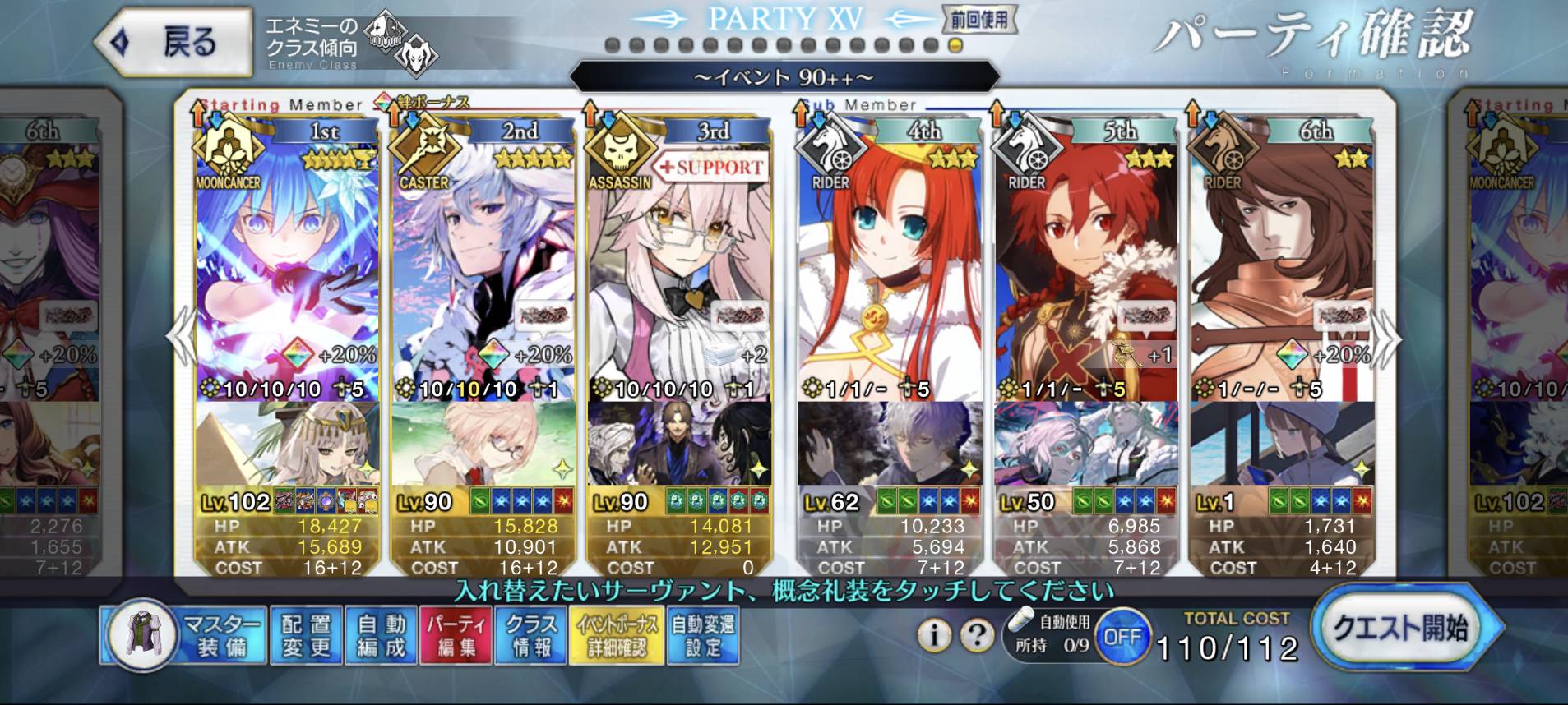This screenshot has width=1568, height=705.
Task: Open 配置変更 formation change
Action: (306, 635)
